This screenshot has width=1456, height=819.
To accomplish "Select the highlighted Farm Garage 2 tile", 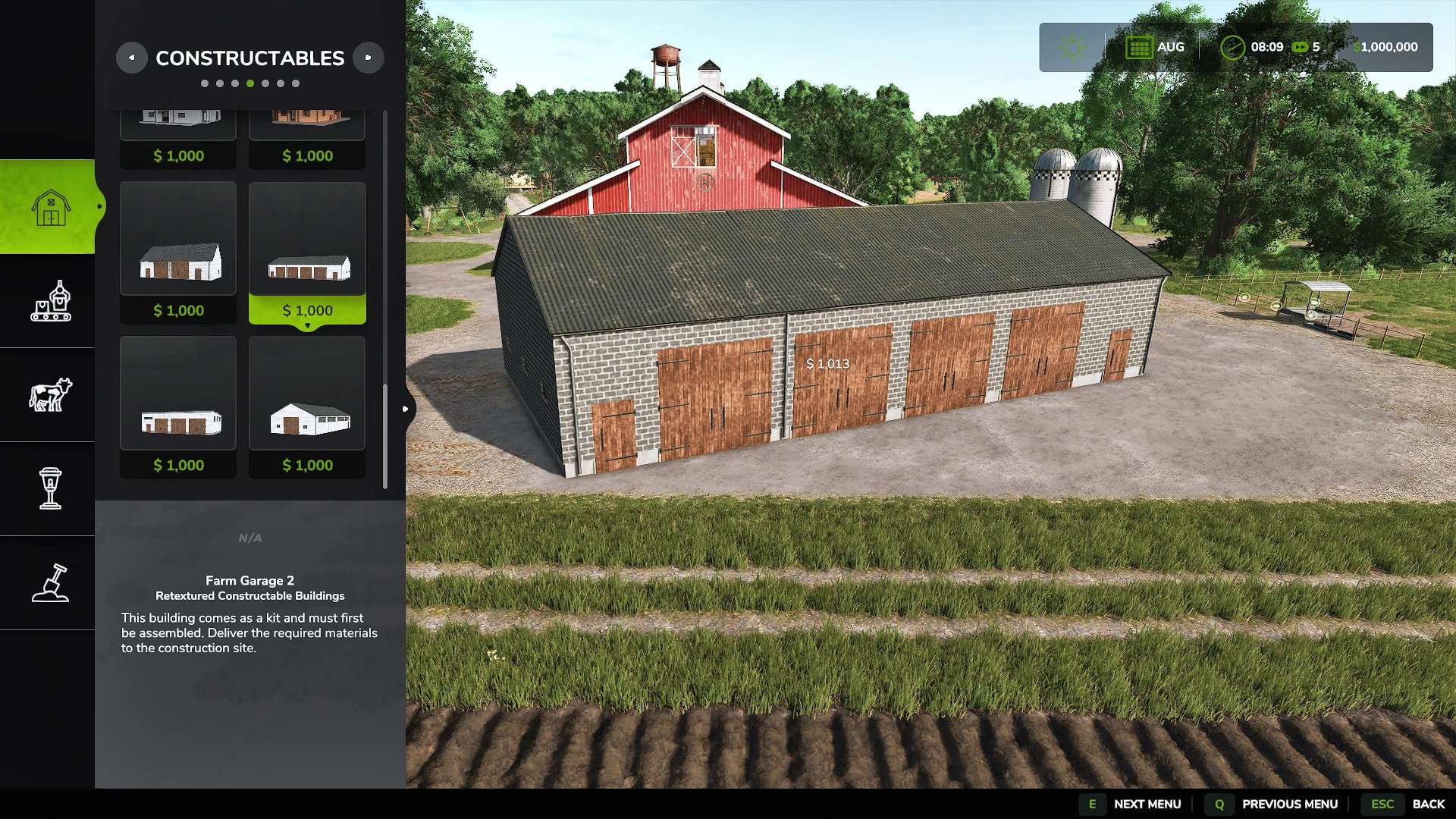I will [307, 253].
